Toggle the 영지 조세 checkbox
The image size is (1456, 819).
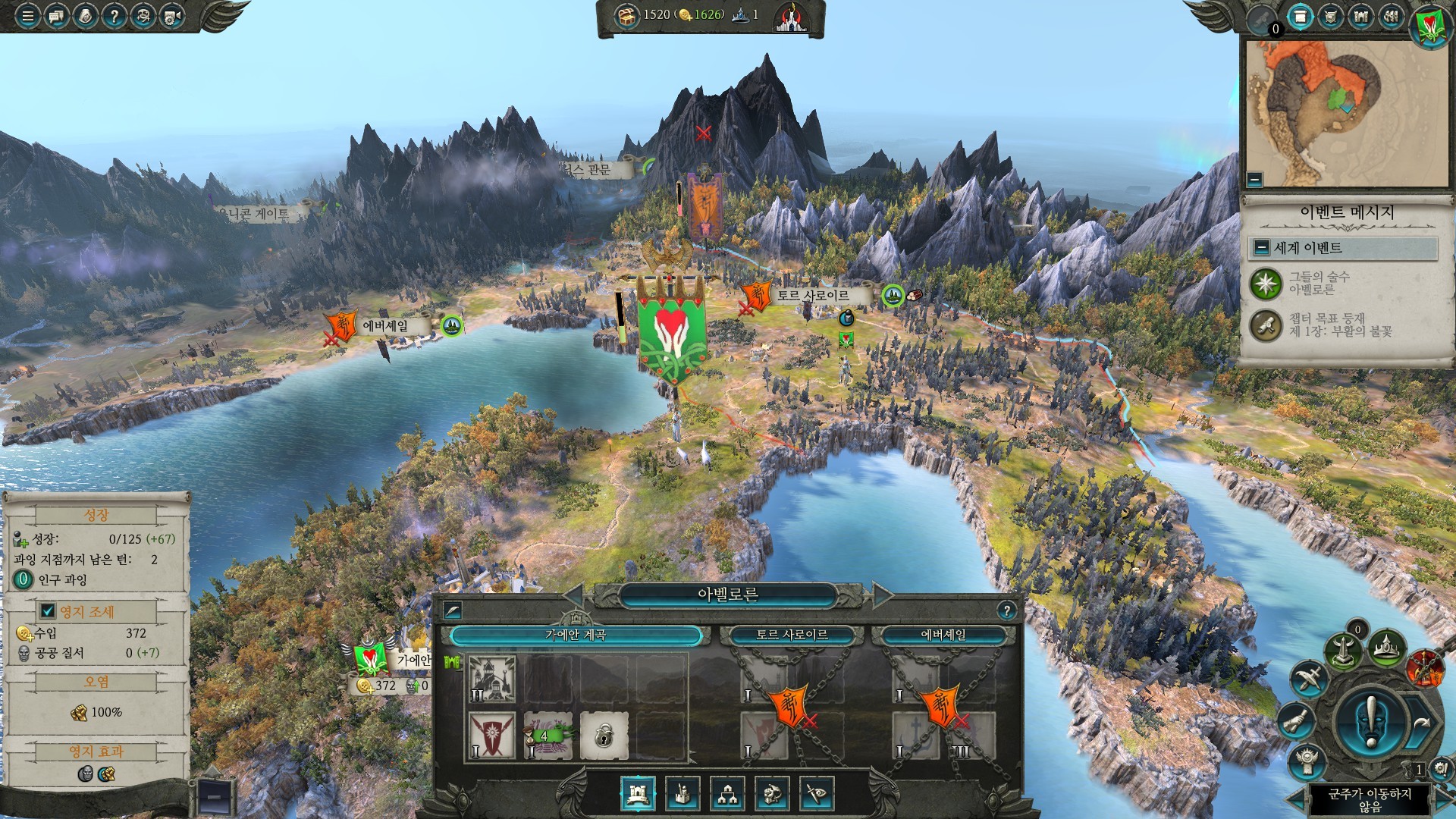coord(47,611)
